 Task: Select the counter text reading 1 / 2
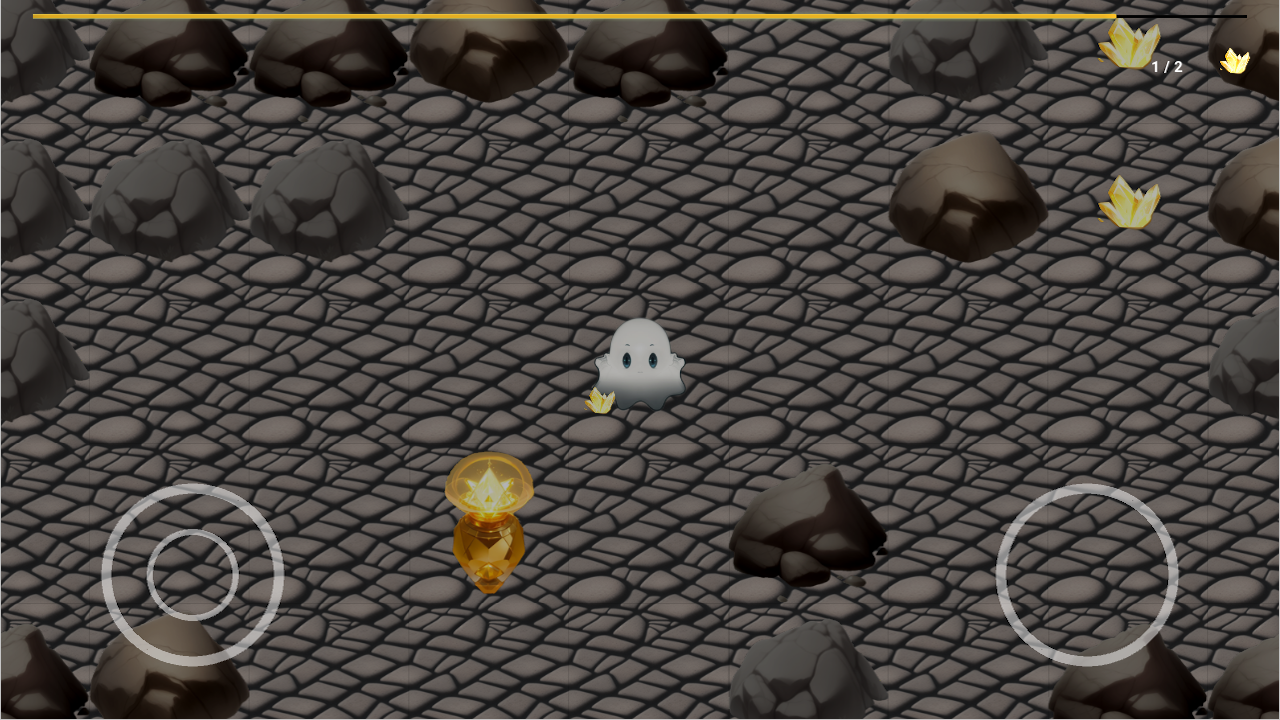[x=1168, y=66]
